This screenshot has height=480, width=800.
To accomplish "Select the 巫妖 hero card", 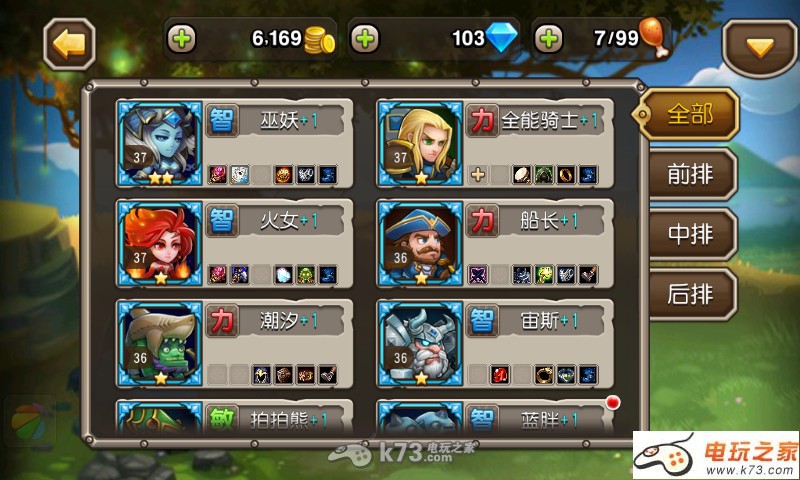I will pyautogui.click(x=234, y=142).
